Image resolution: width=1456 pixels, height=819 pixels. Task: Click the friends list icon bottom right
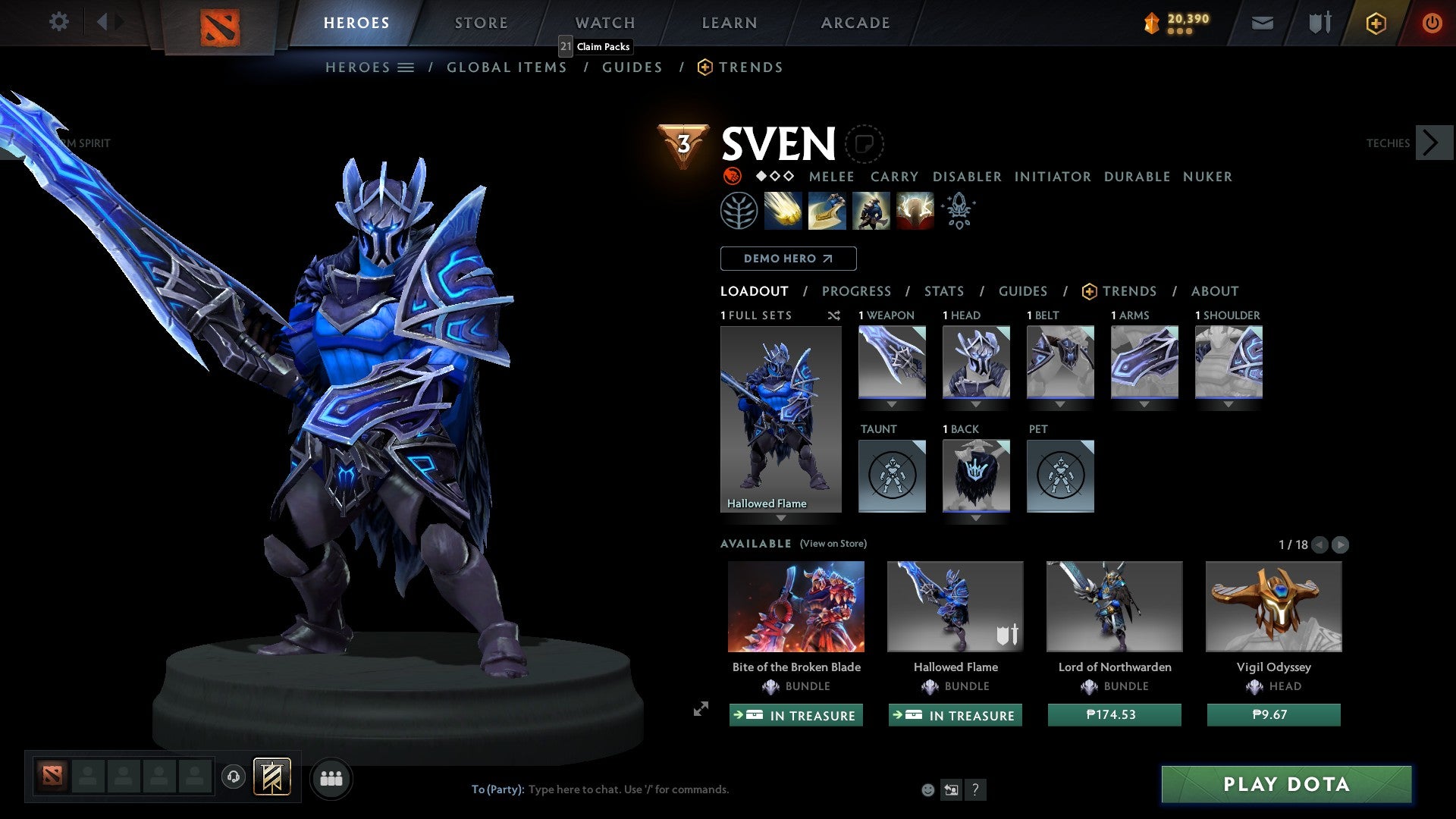[331, 778]
